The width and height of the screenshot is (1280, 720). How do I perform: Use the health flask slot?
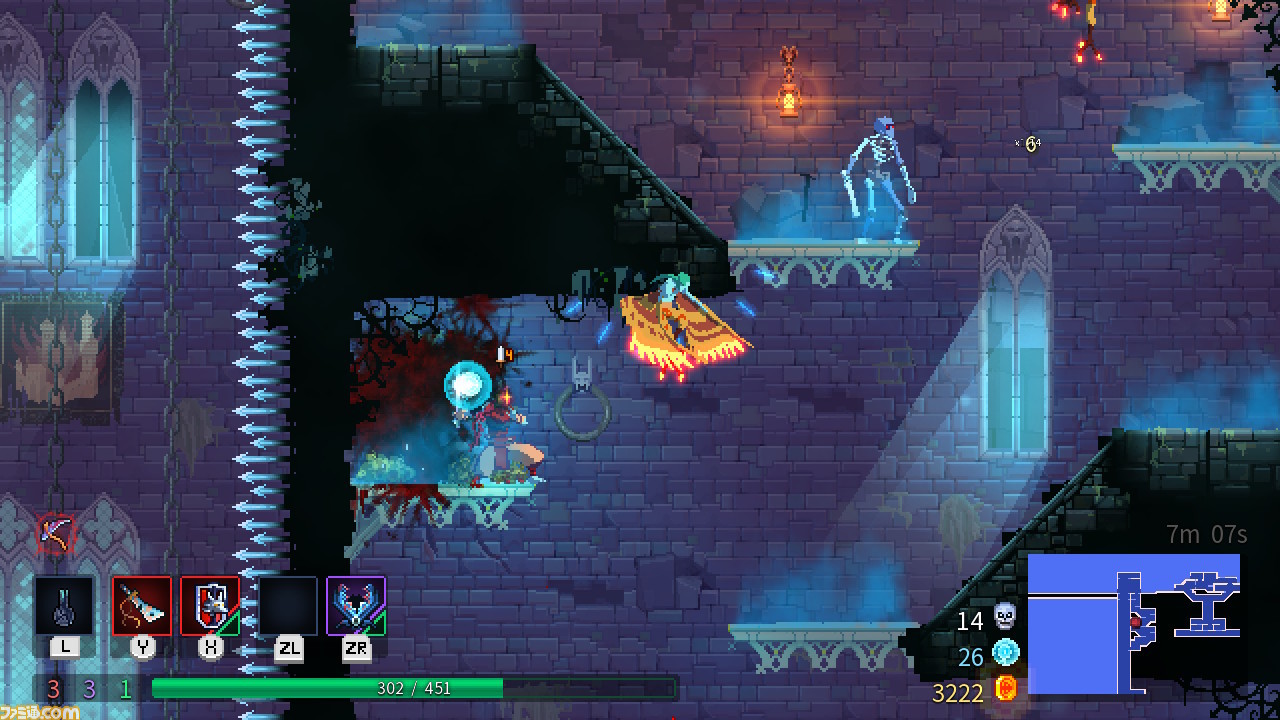[x=65, y=605]
